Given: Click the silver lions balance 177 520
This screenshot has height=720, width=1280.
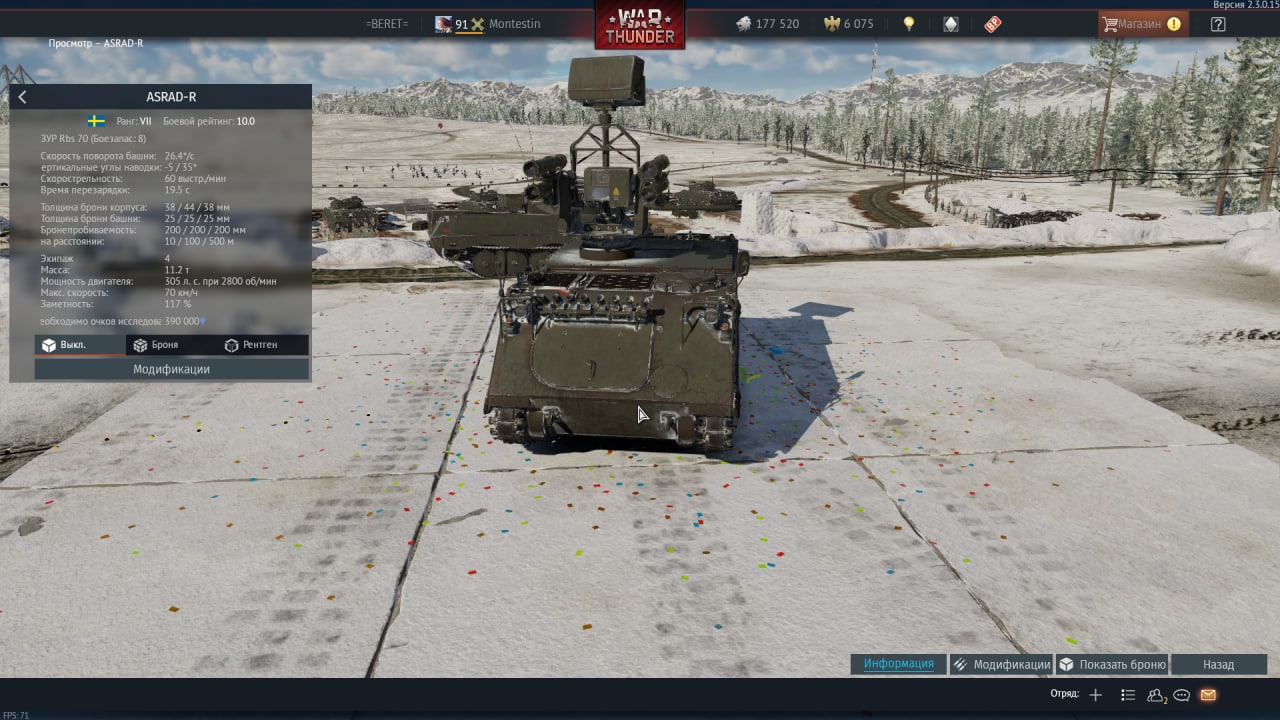Looking at the screenshot, I should click(x=768, y=24).
